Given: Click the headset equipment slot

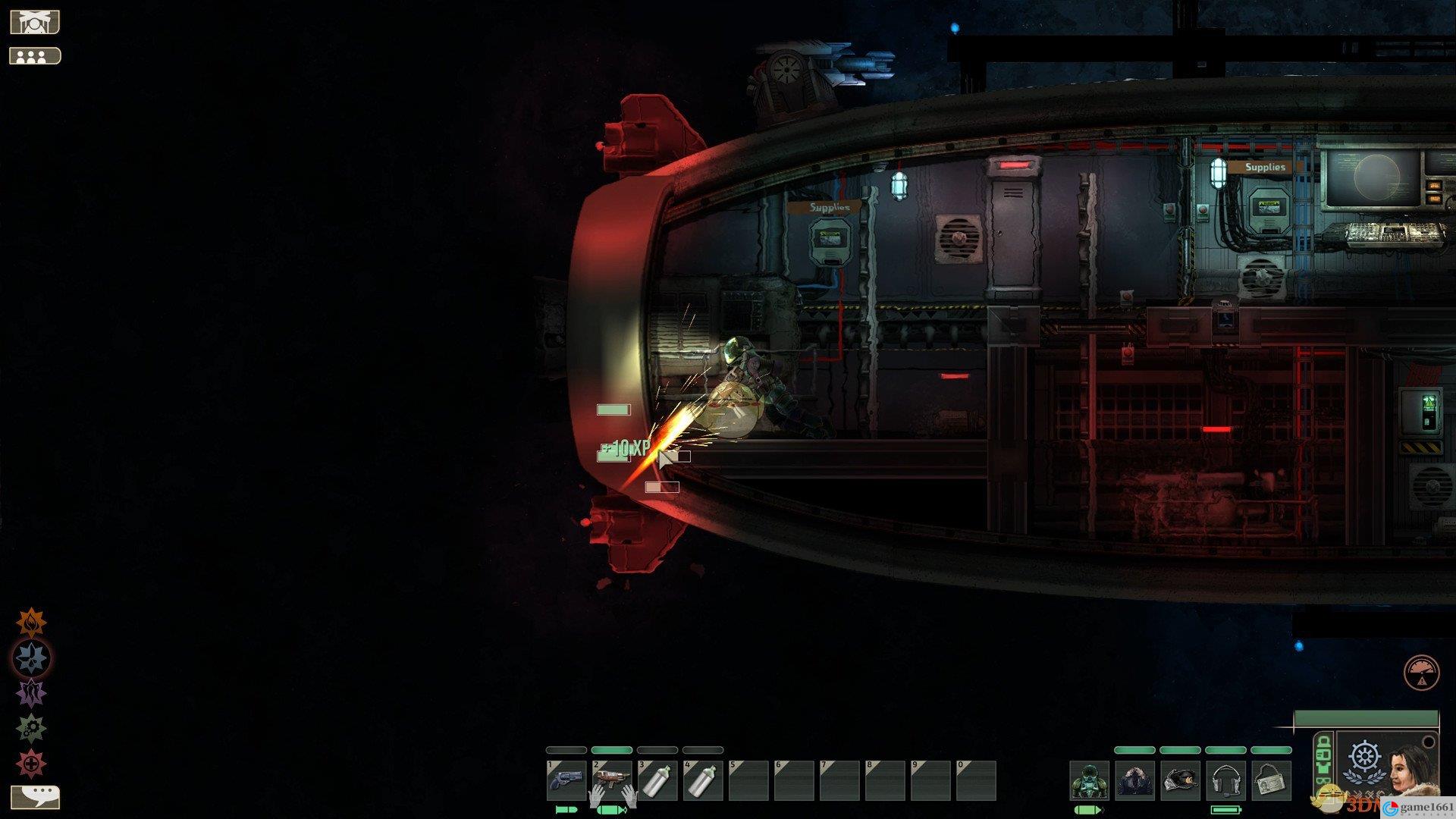Looking at the screenshot, I should click(1226, 781).
